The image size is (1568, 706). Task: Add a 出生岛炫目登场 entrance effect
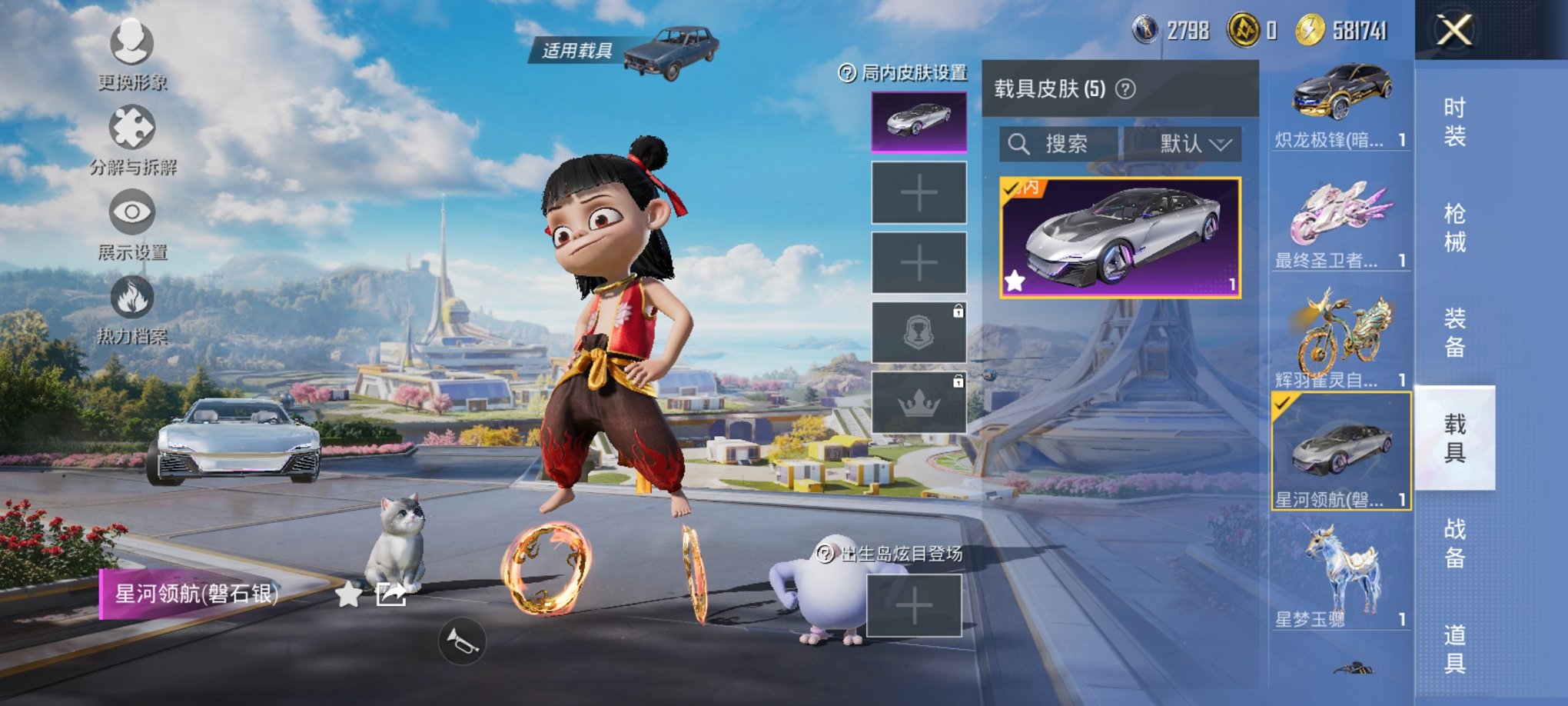[x=914, y=607]
